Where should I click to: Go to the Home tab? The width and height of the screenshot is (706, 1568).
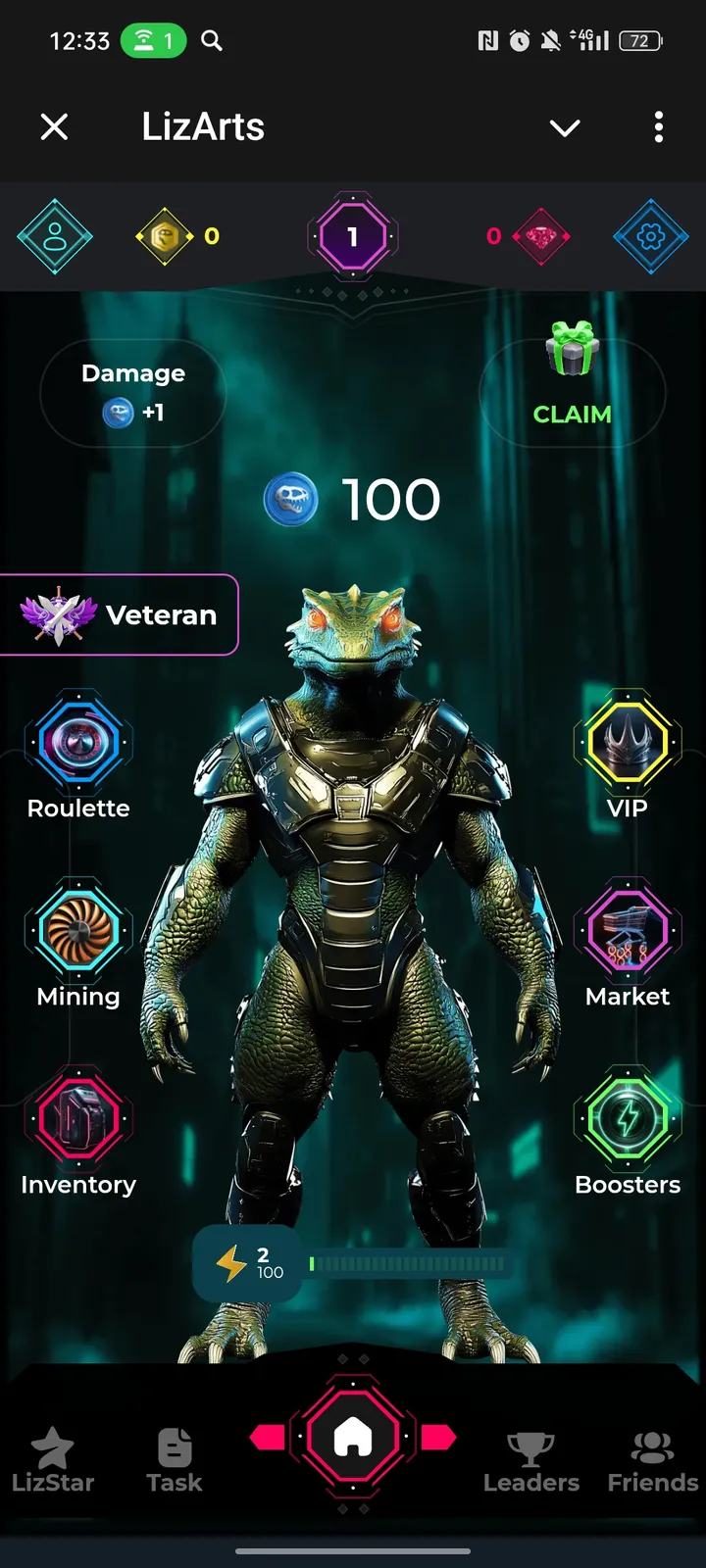tap(353, 1438)
